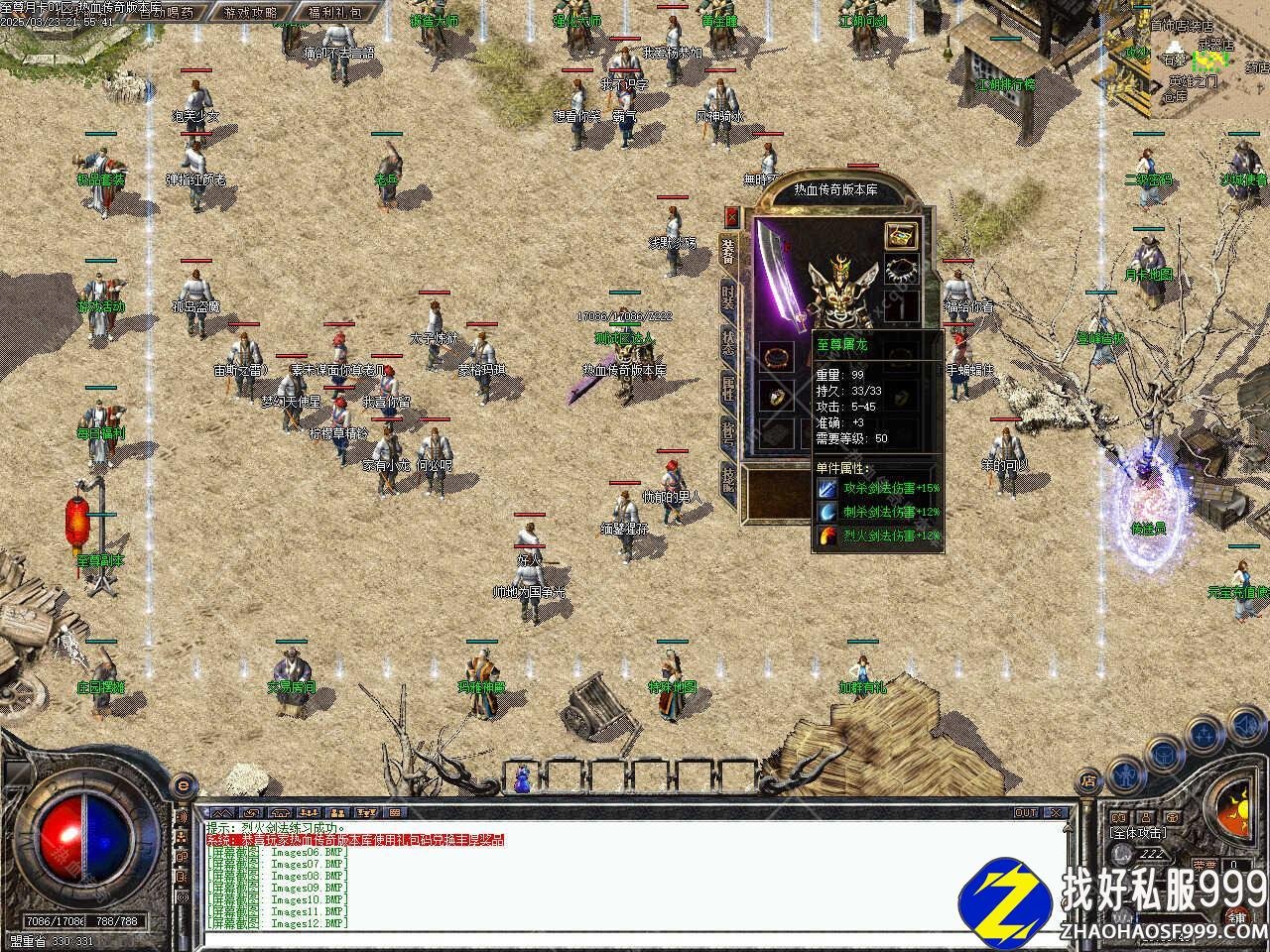Toggle the 全体攻击 attack mode label
Image resolution: width=1270 pixels, height=952 pixels.
click(1137, 833)
